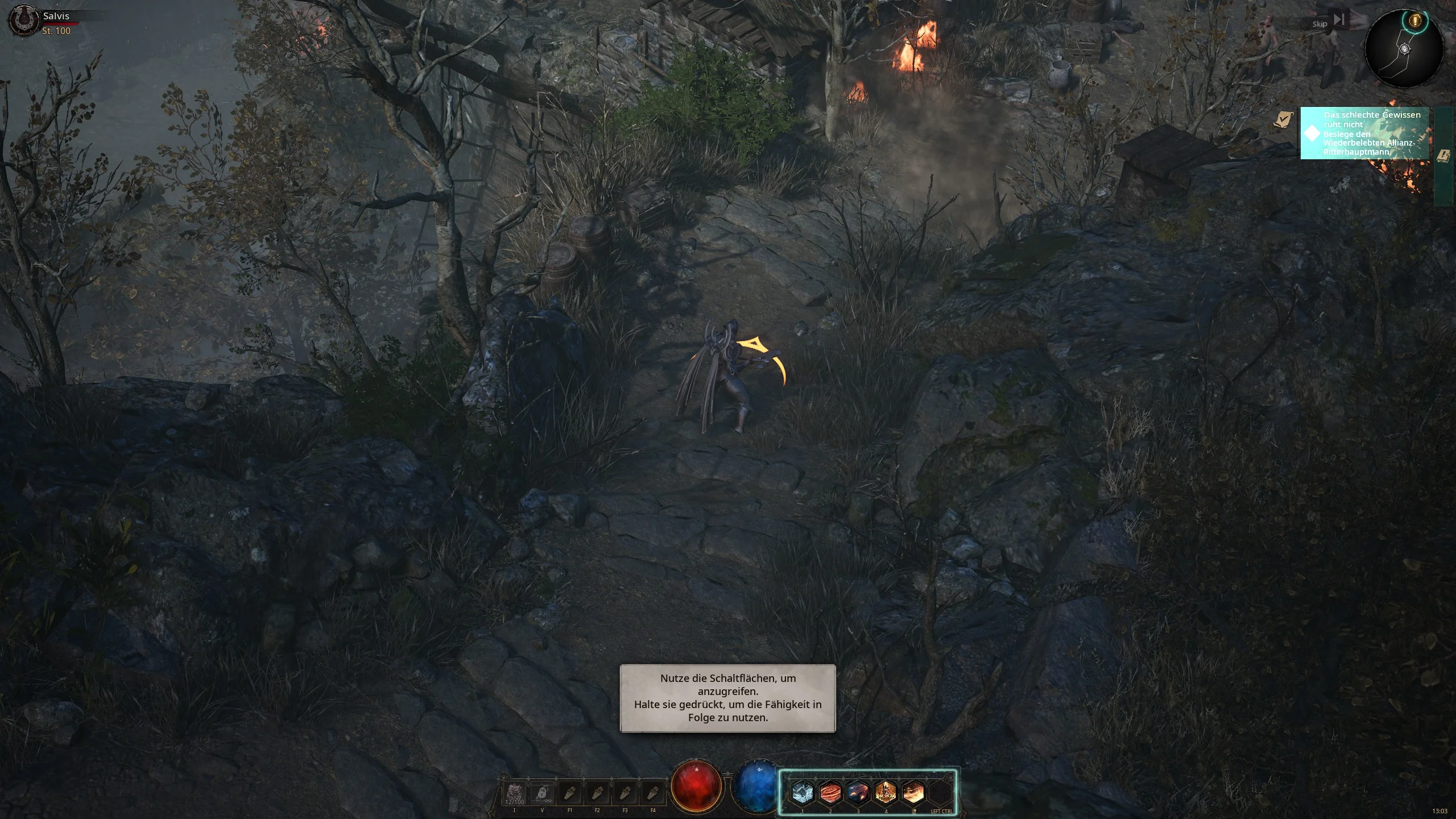Activate the flame slash ability in fifth slot
This screenshot has height=819, width=1456.
914,792
